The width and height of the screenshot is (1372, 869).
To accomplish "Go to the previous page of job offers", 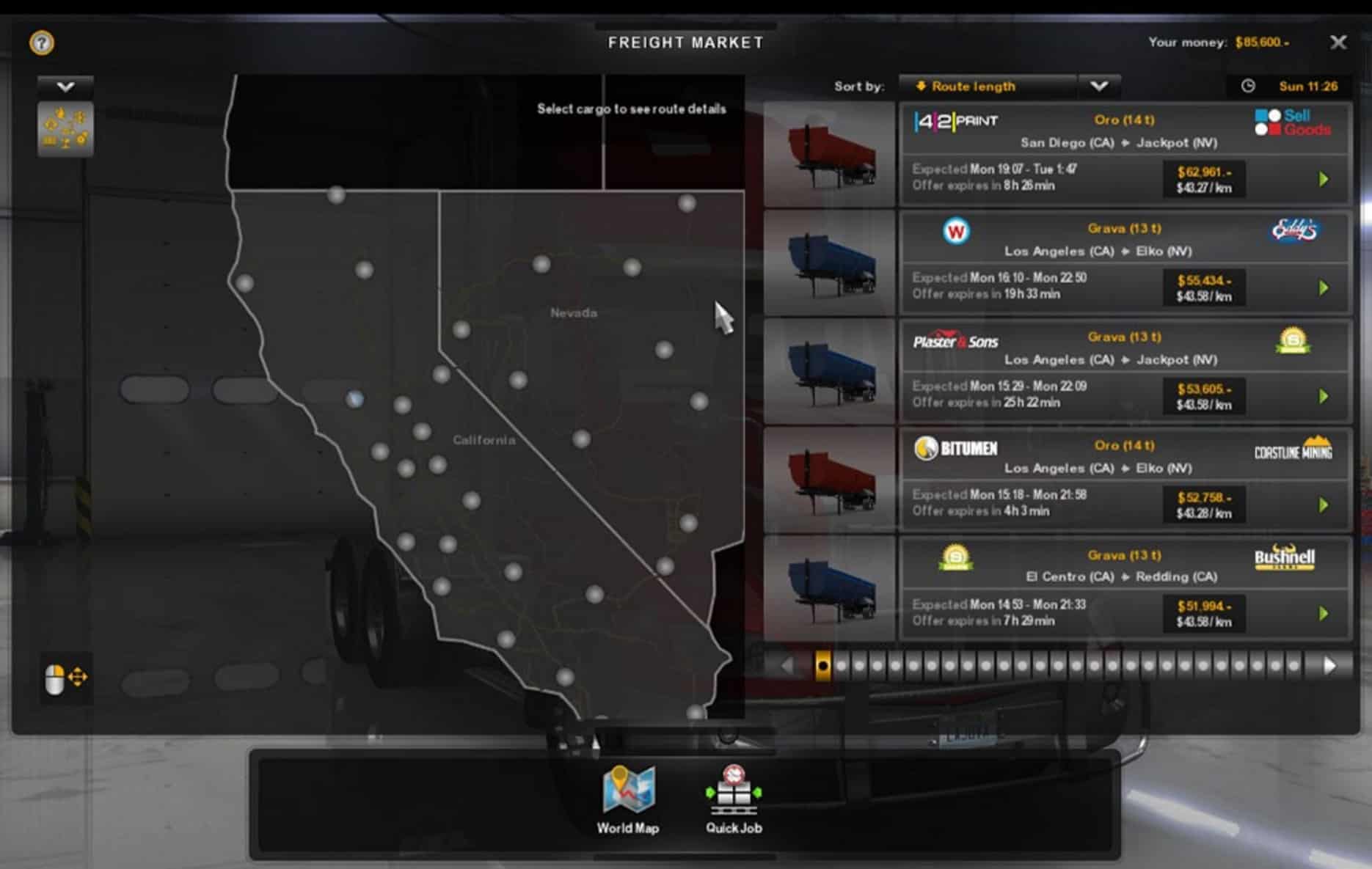I will pos(787,666).
